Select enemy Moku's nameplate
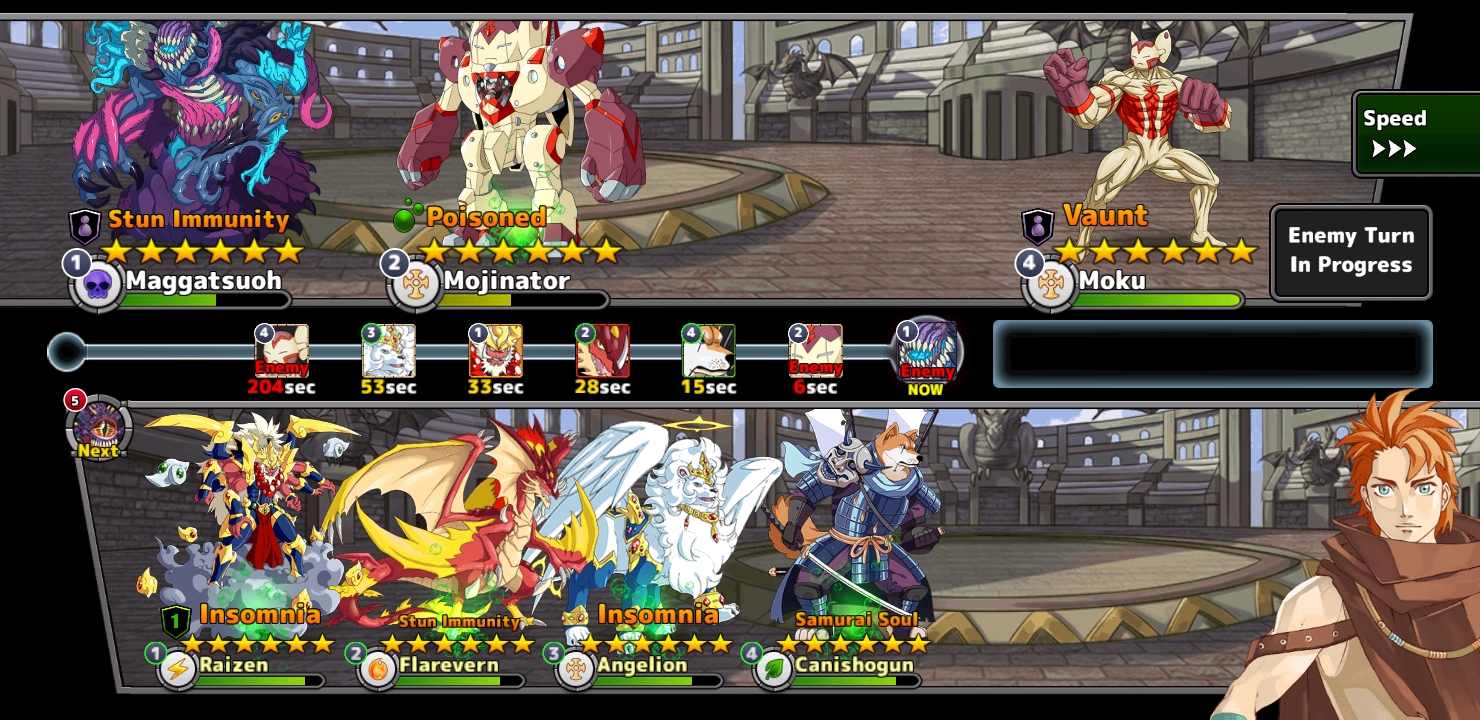 point(1112,281)
